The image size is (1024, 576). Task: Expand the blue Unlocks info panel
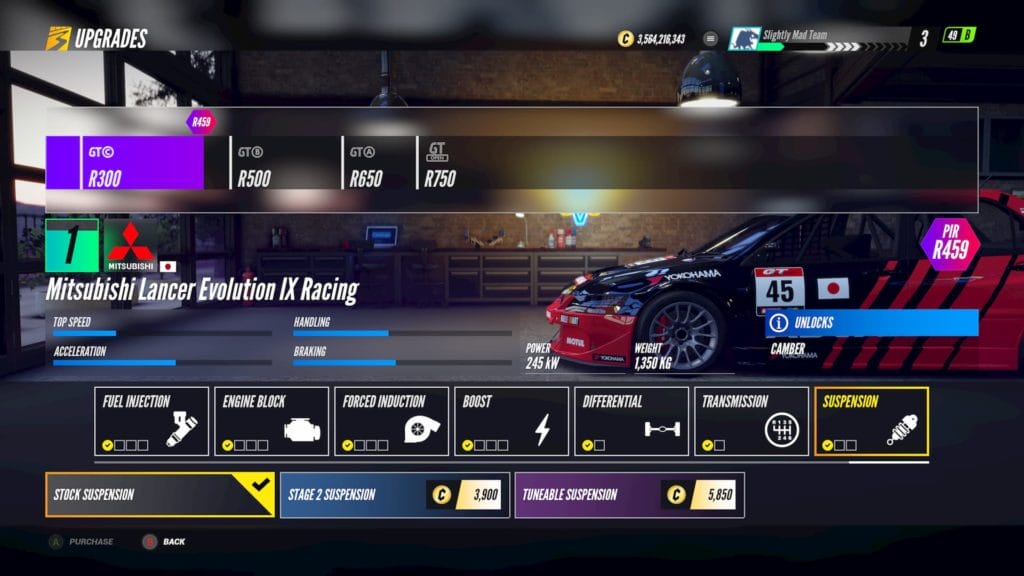coord(871,323)
